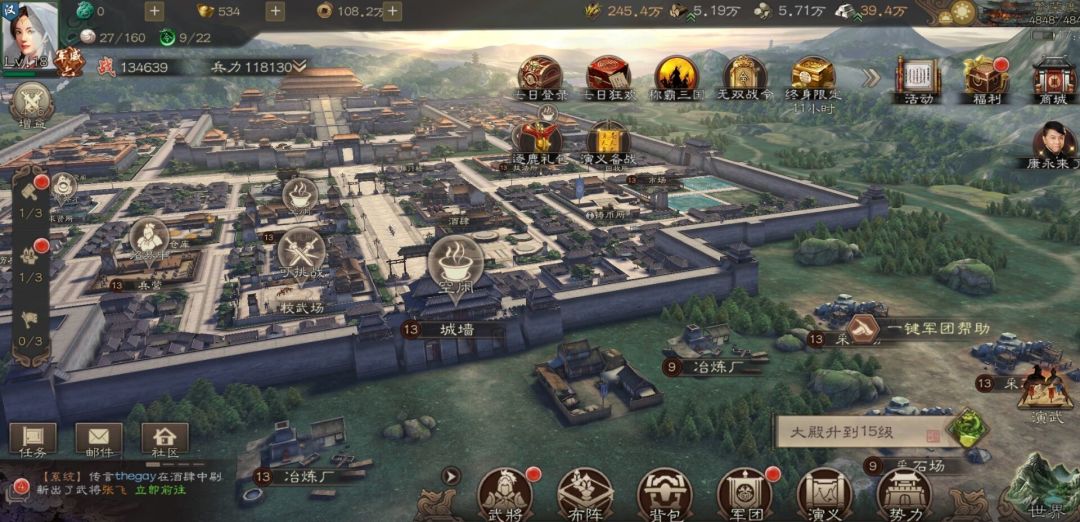Open the 军团 legion menu
The image size is (1080, 522).
click(x=744, y=493)
